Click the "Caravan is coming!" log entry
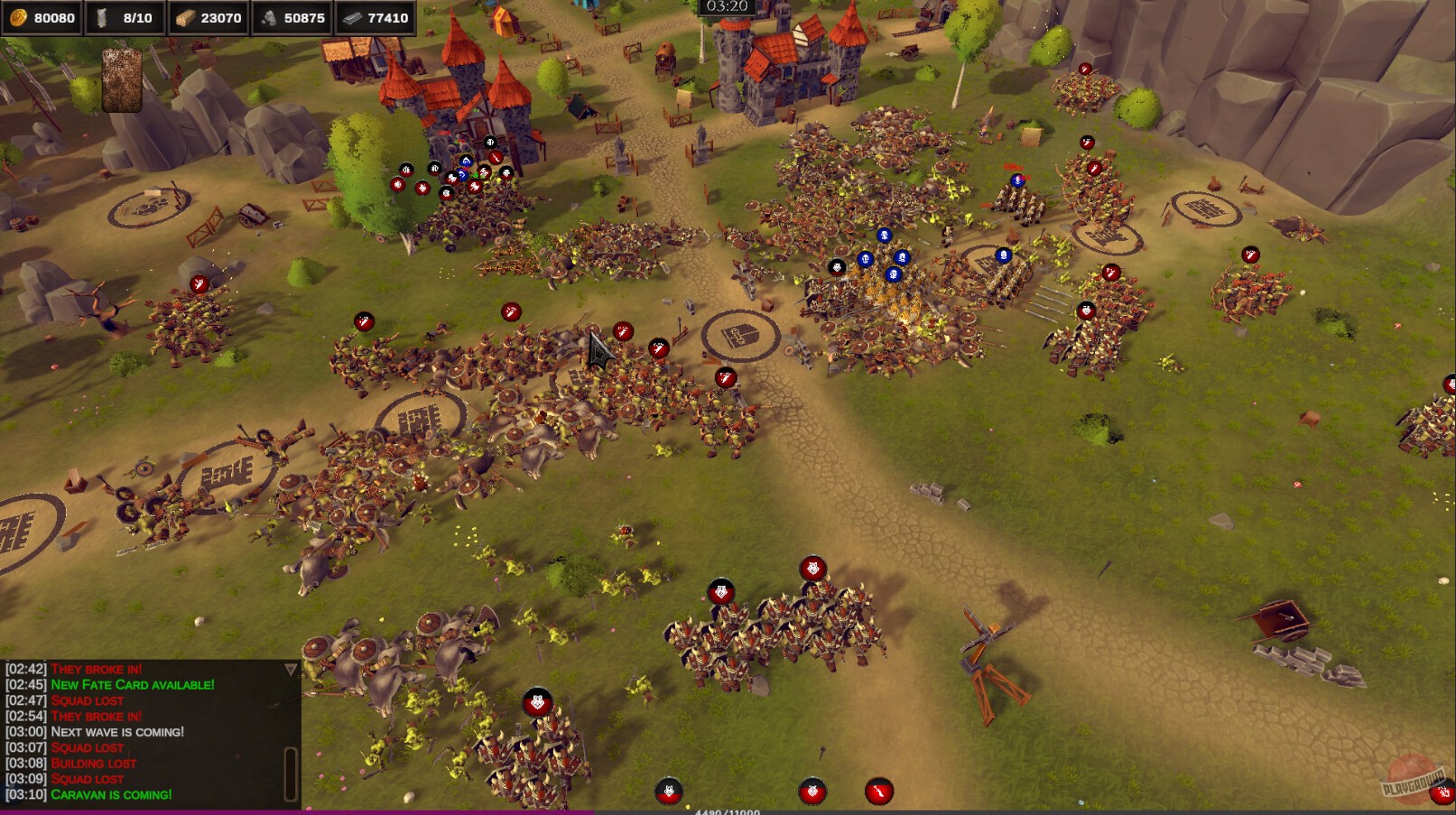 [110, 794]
